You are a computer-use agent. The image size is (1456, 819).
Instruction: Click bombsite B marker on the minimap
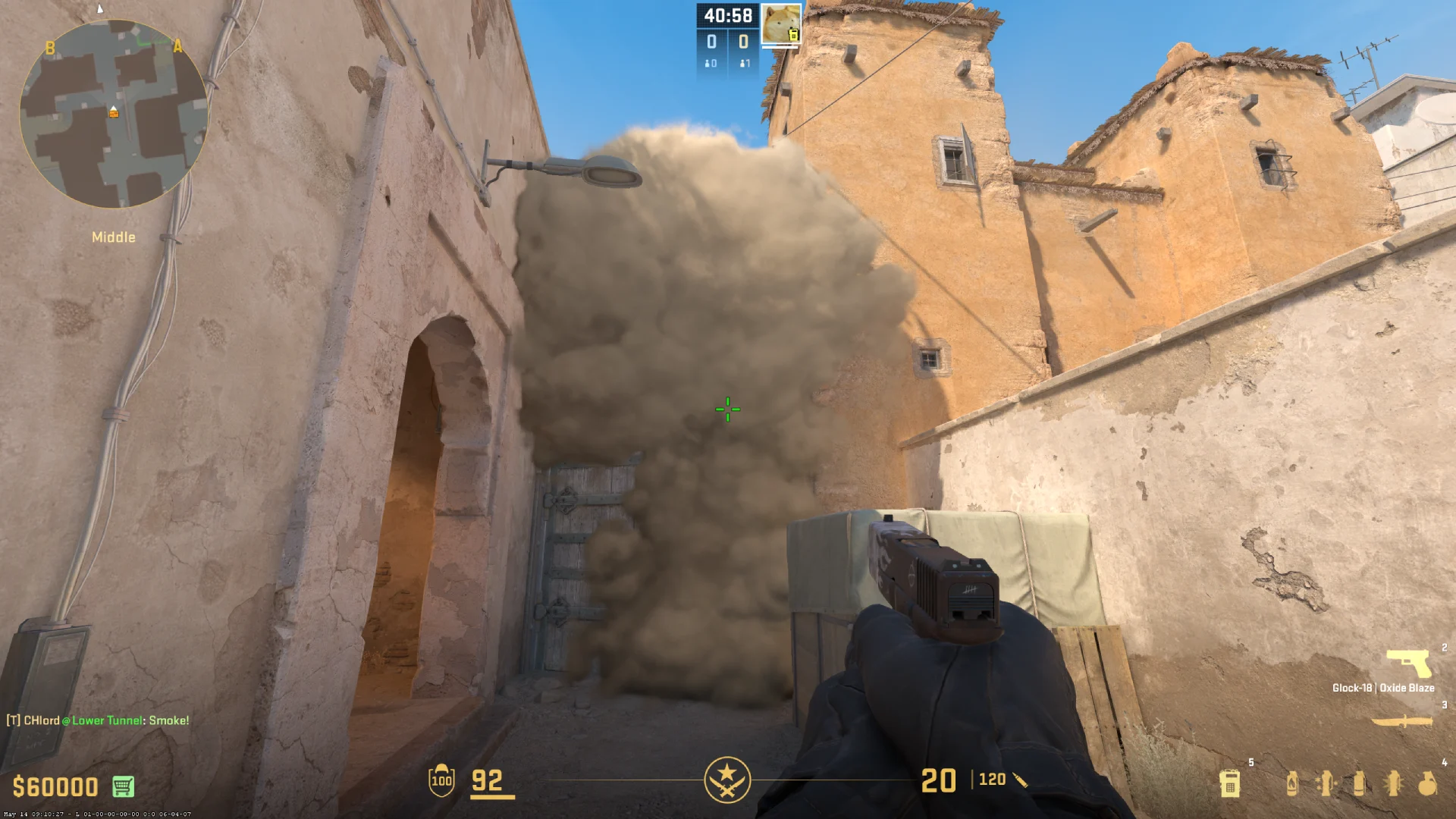click(50, 49)
